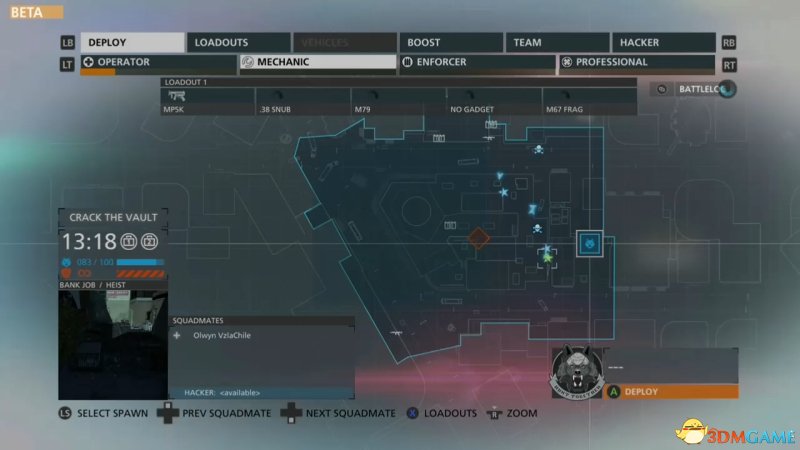This screenshot has height=450, width=800.
Task: Switch to the Enforcer class
Action: [x=476, y=62]
